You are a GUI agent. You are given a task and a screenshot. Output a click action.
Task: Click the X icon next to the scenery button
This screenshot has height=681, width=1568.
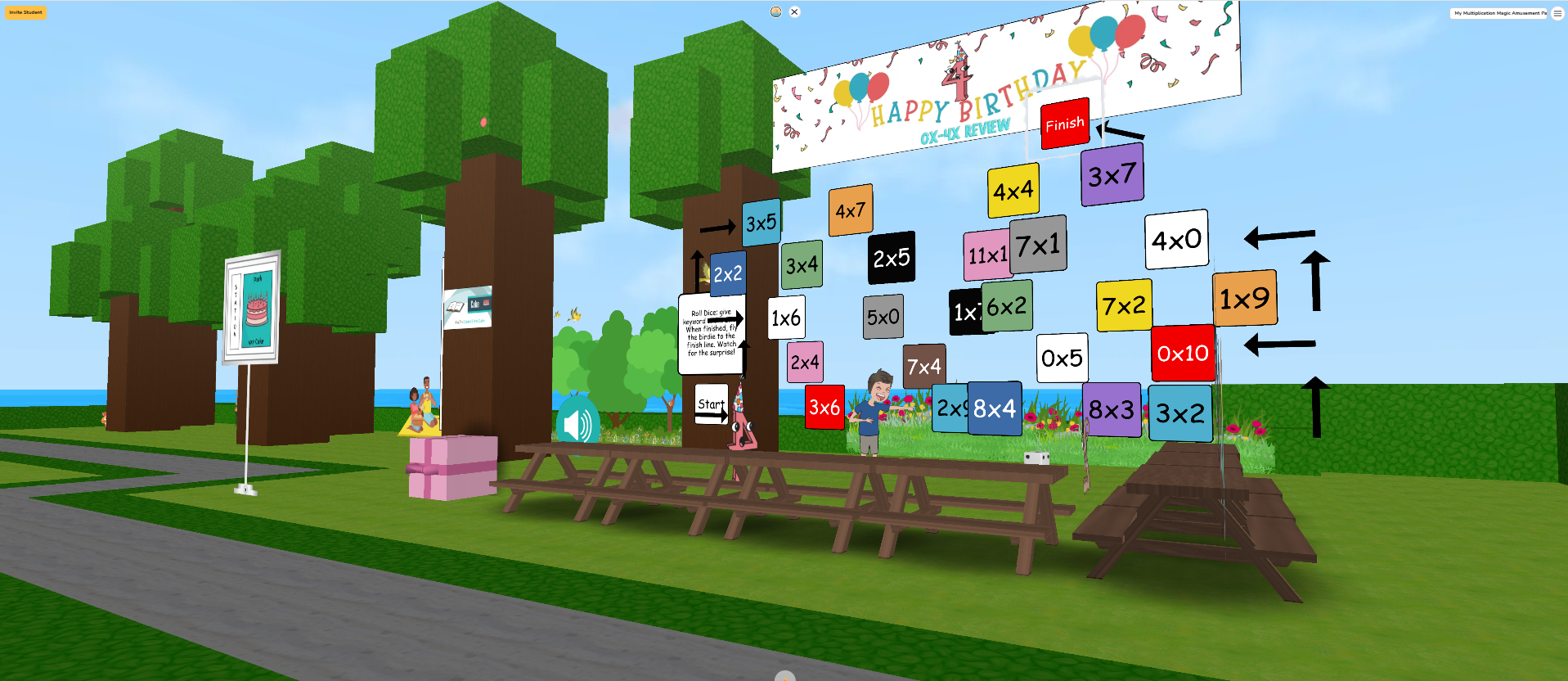793,11
